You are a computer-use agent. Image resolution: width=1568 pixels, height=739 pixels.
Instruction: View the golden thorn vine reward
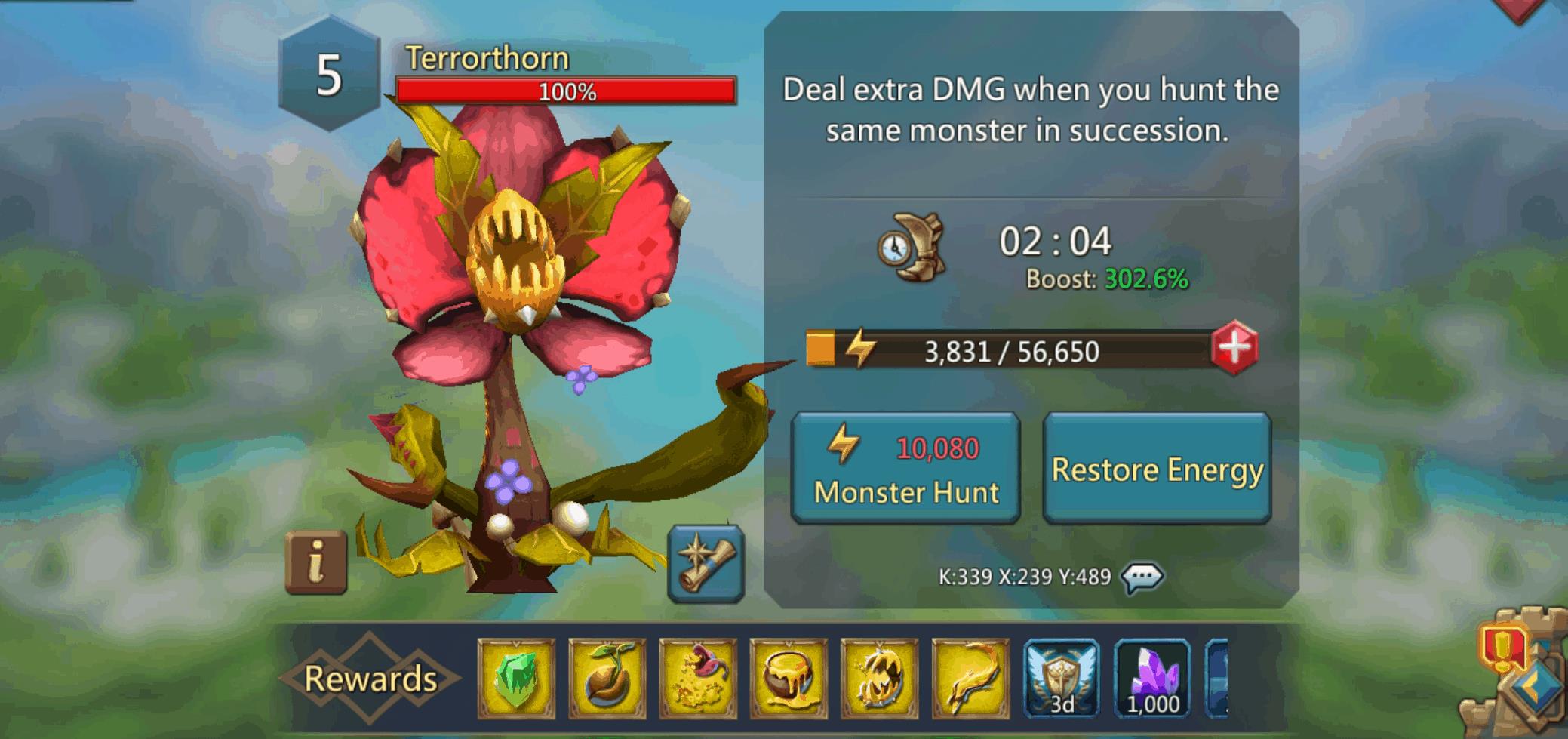970,678
